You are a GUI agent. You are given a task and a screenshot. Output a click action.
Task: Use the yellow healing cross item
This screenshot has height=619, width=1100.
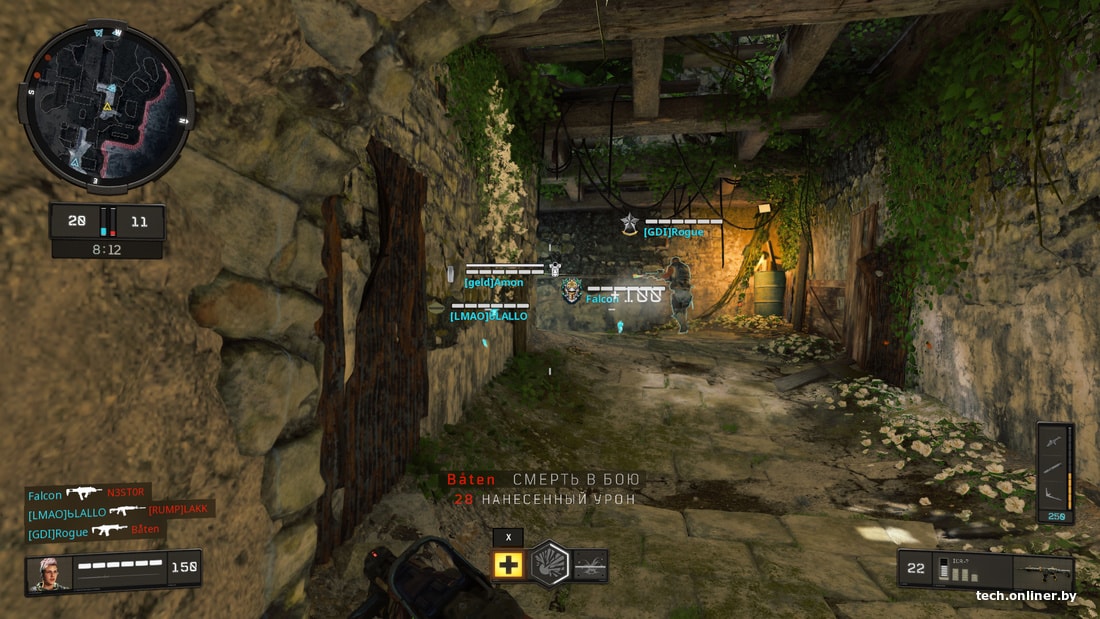point(508,565)
